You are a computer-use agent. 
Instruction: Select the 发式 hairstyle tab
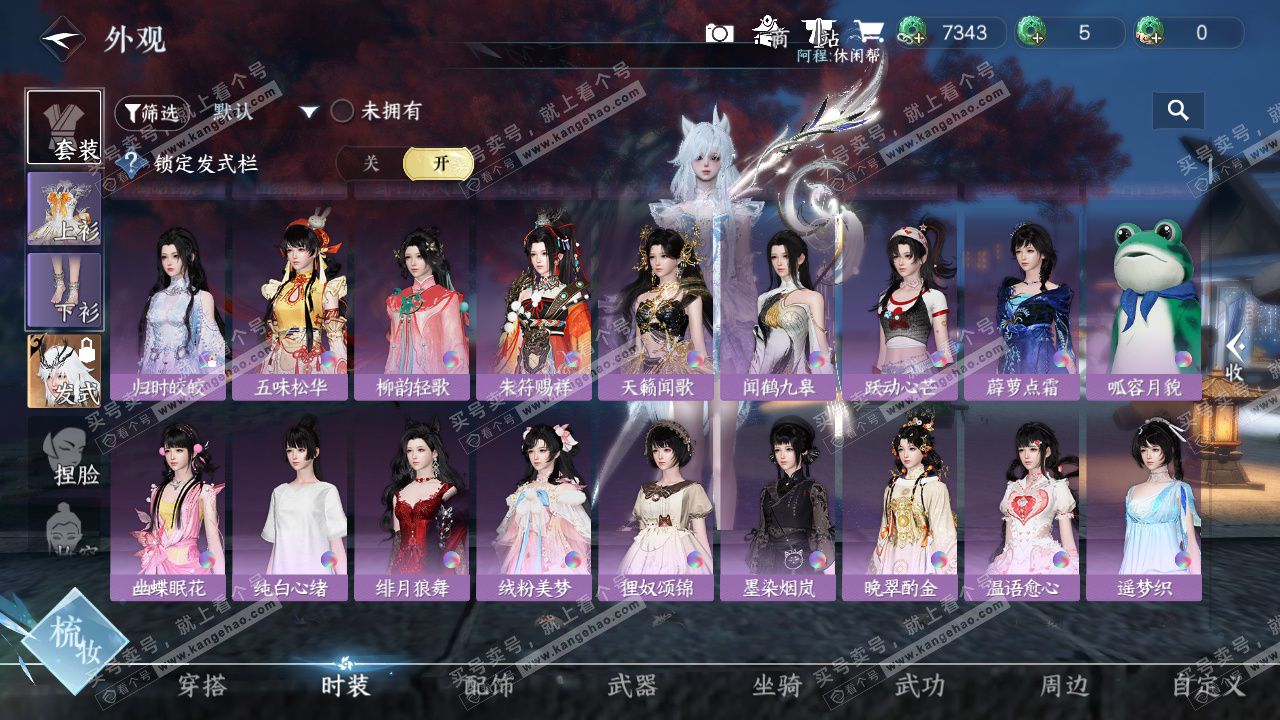point(65,371)
